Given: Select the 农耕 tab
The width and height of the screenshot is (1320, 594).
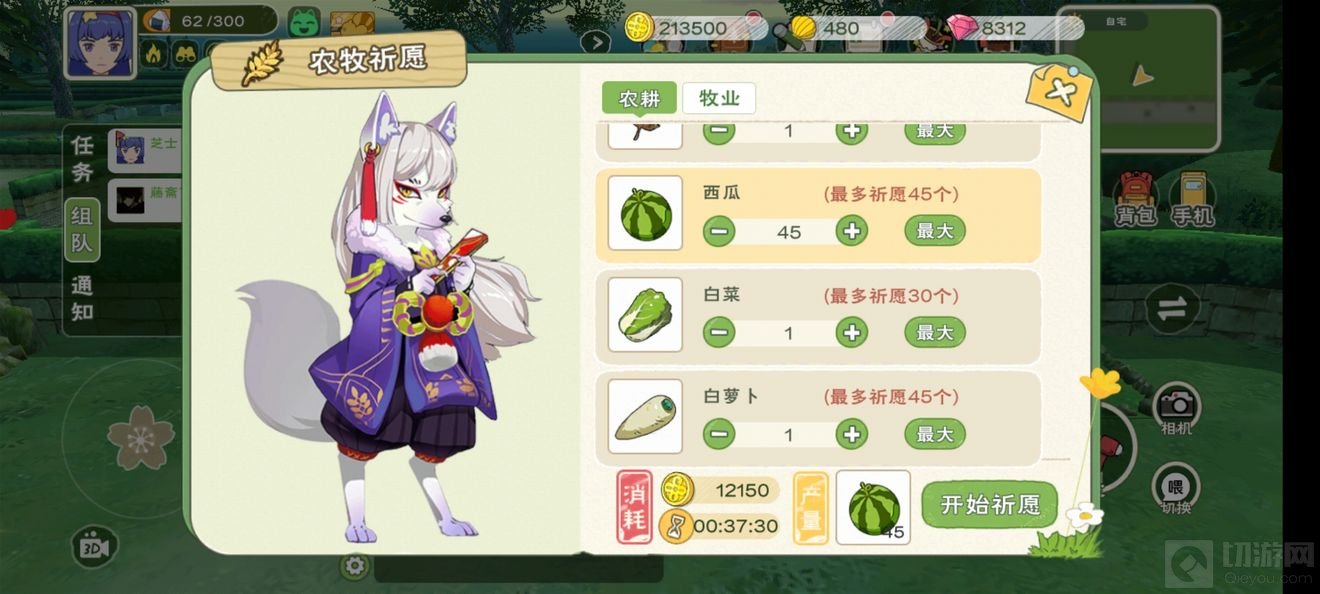Looking at the screenshot, I should 639,98.
